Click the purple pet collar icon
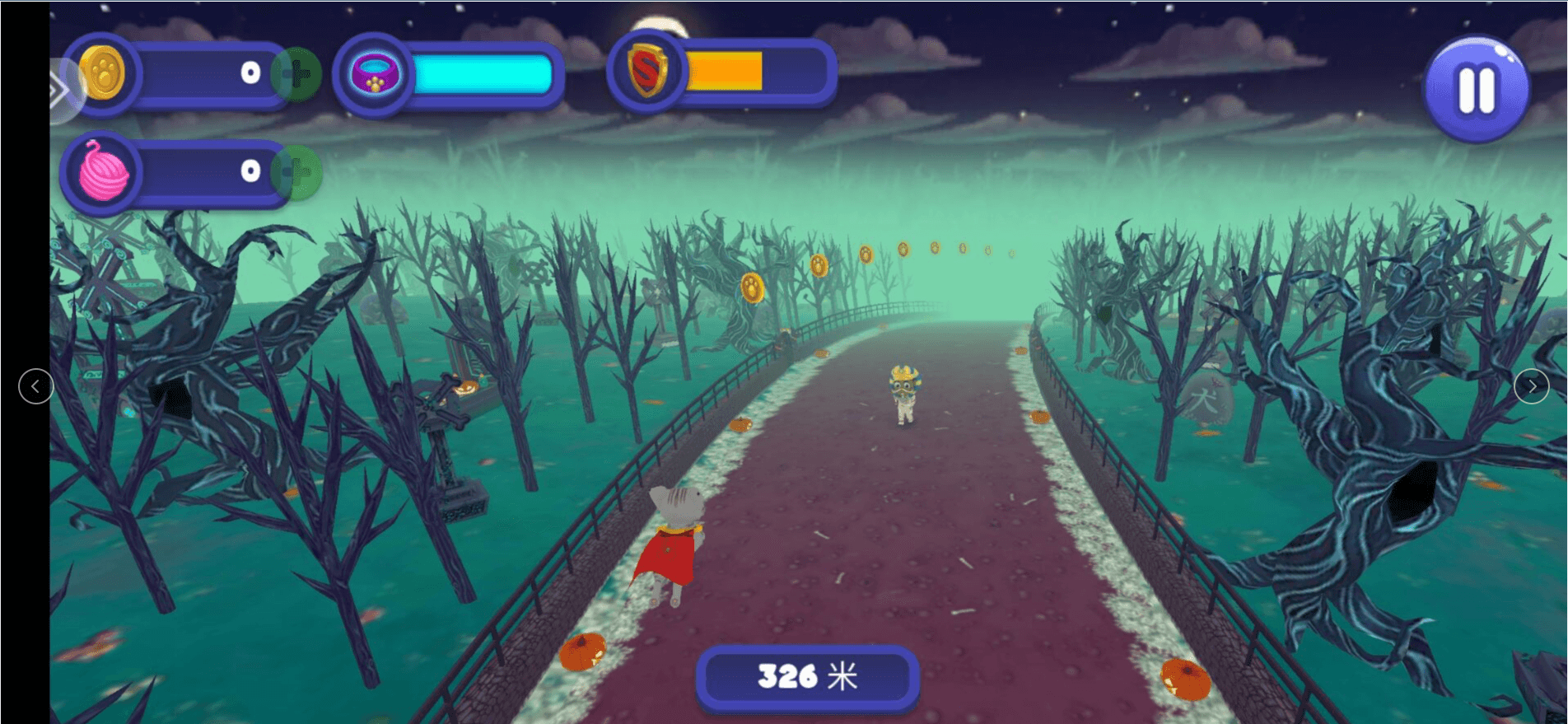 pos(375,74)
